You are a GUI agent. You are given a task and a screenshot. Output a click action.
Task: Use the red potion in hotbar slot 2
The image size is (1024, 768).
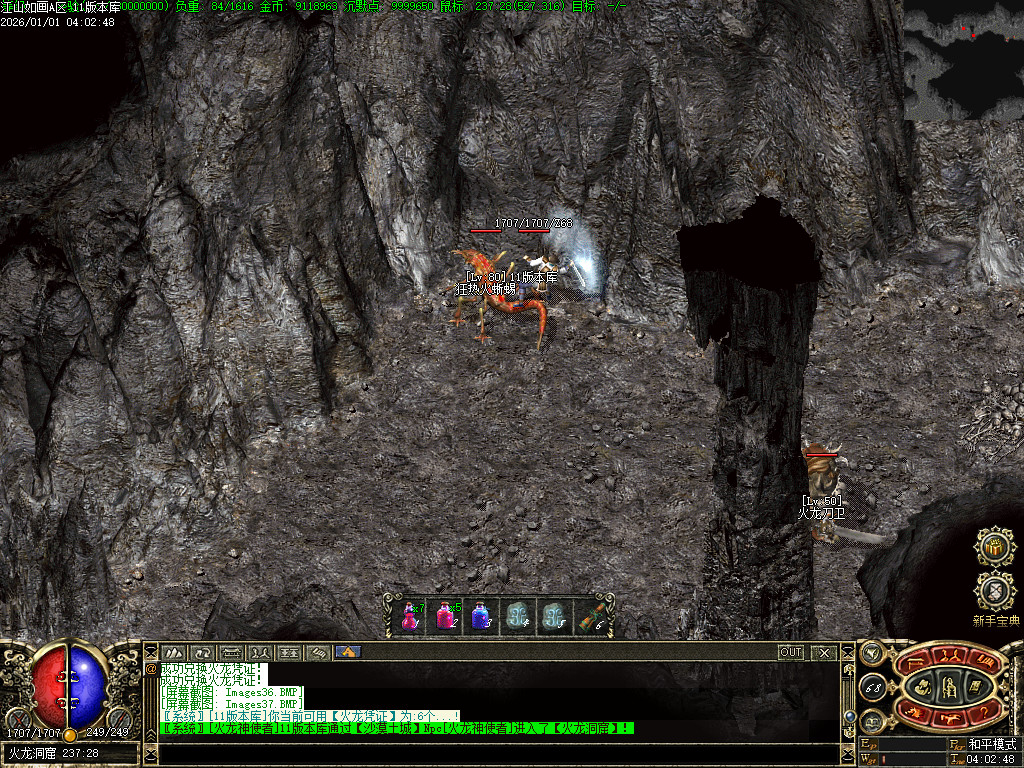tap(445, 616)
